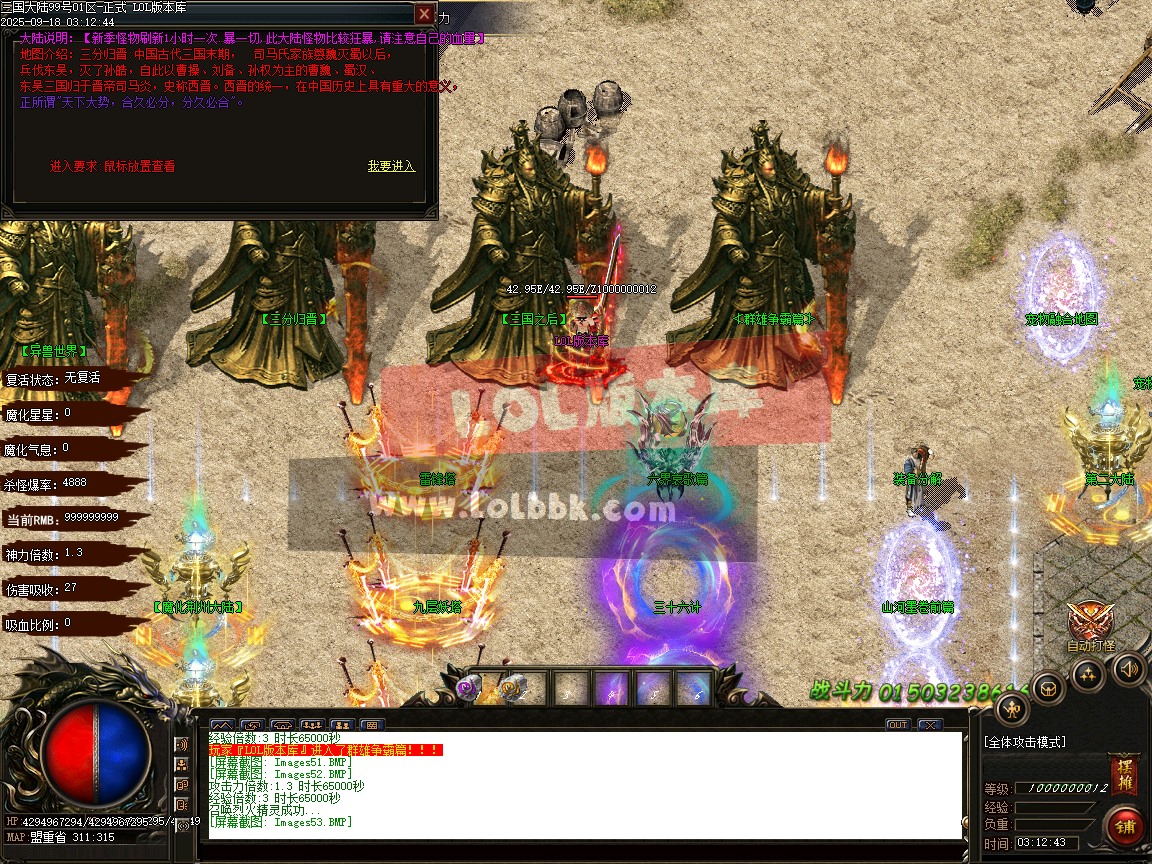
Task: Select the golden swirl orb hotbar slot
Action: click(x=513, y=687)
